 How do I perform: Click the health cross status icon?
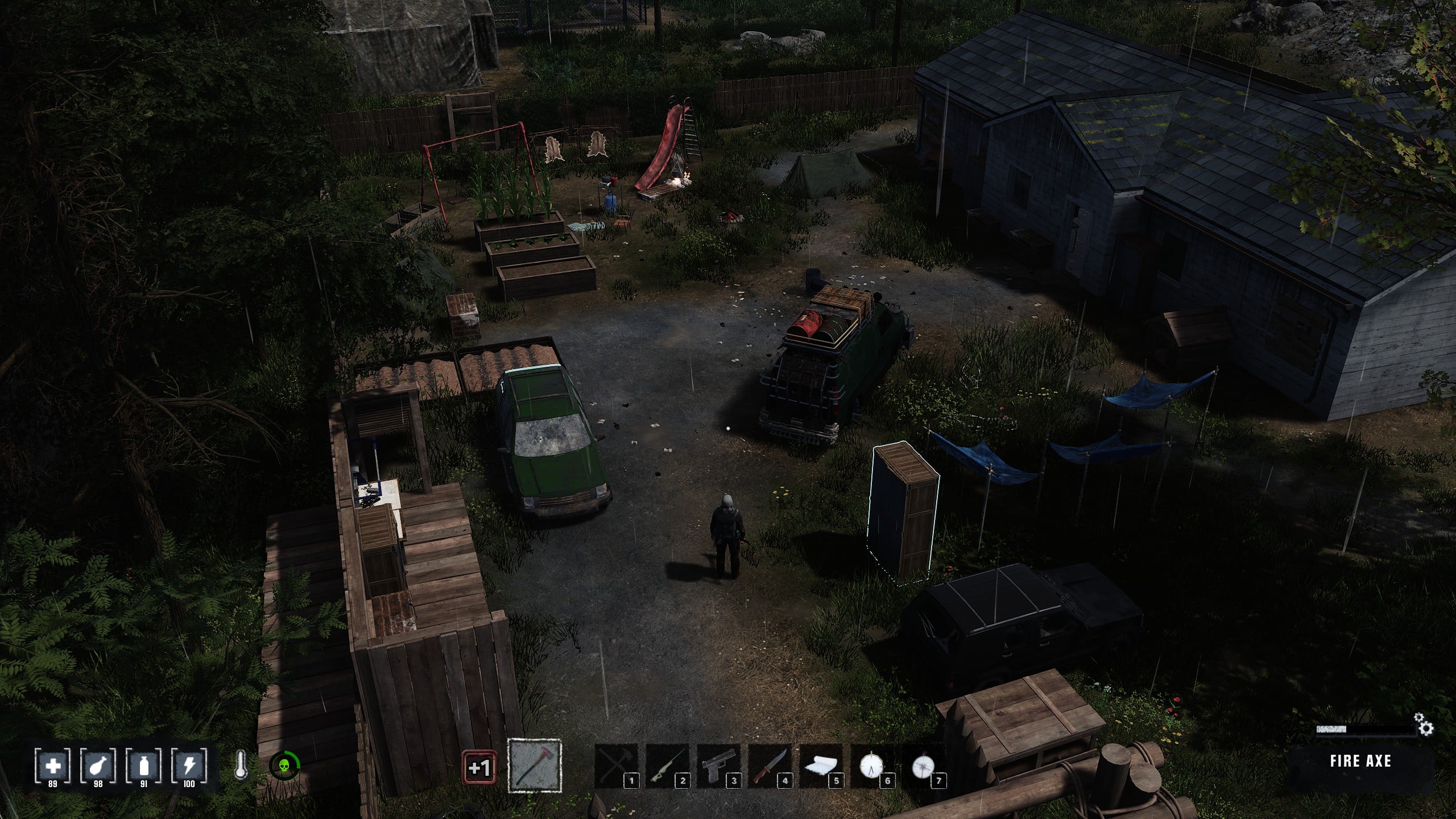point(53,766)
